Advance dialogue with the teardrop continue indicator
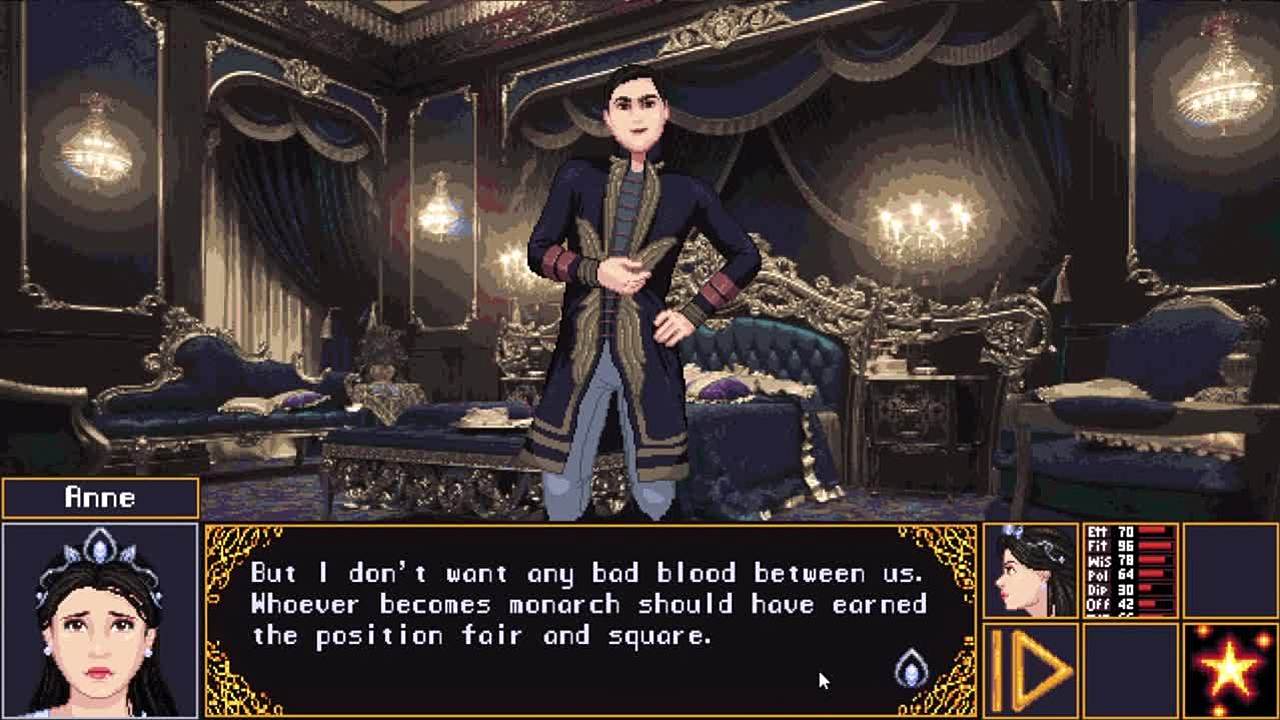 click(910, 668)
